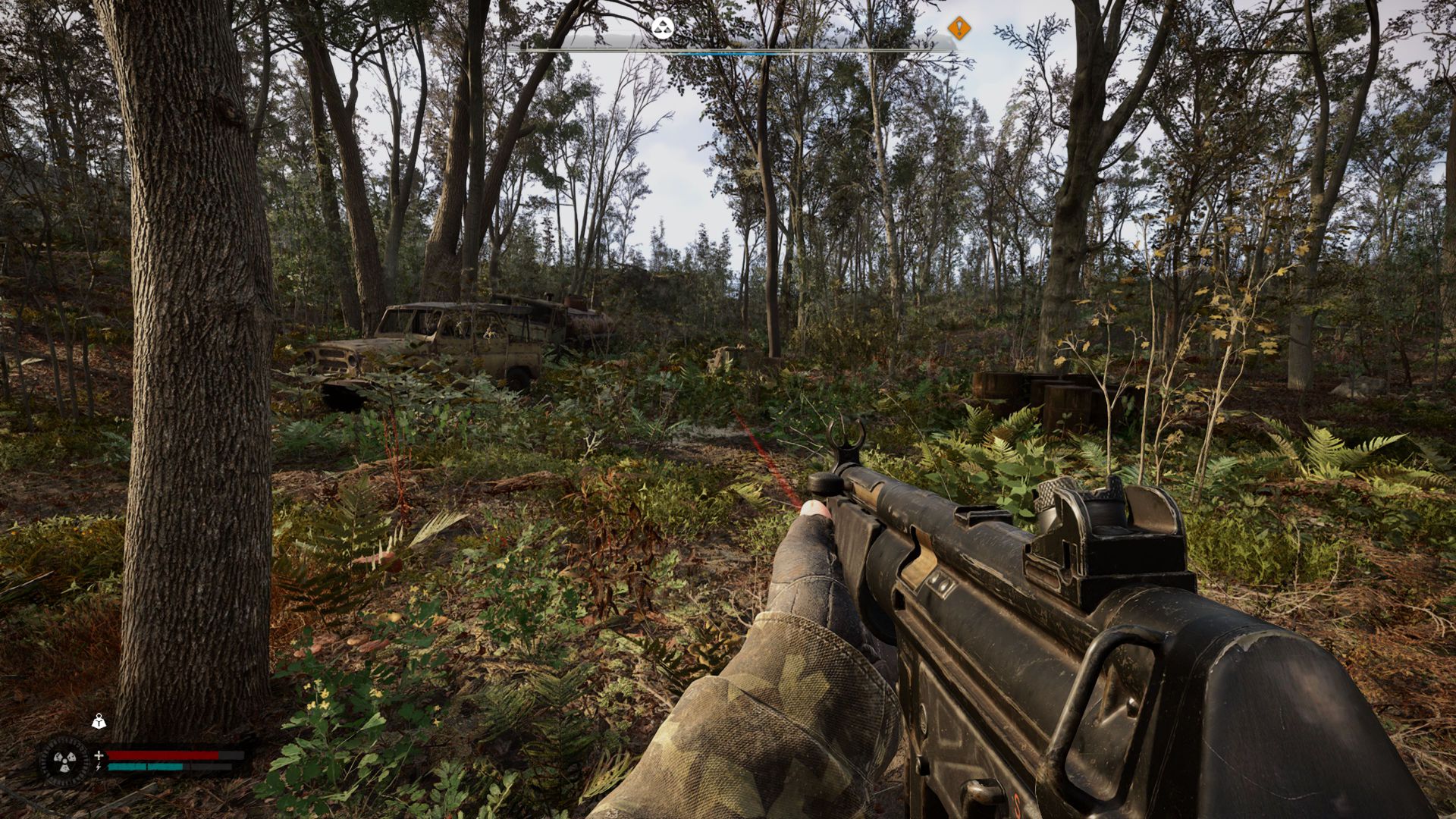The image size is (1456, 819).
Task: Click the carry weight icon
Action: [x=99, y=721]
